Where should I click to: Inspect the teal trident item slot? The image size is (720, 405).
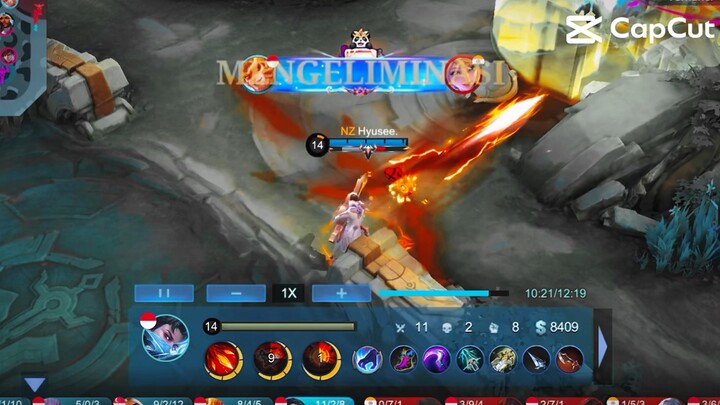[x=470, y=360]
